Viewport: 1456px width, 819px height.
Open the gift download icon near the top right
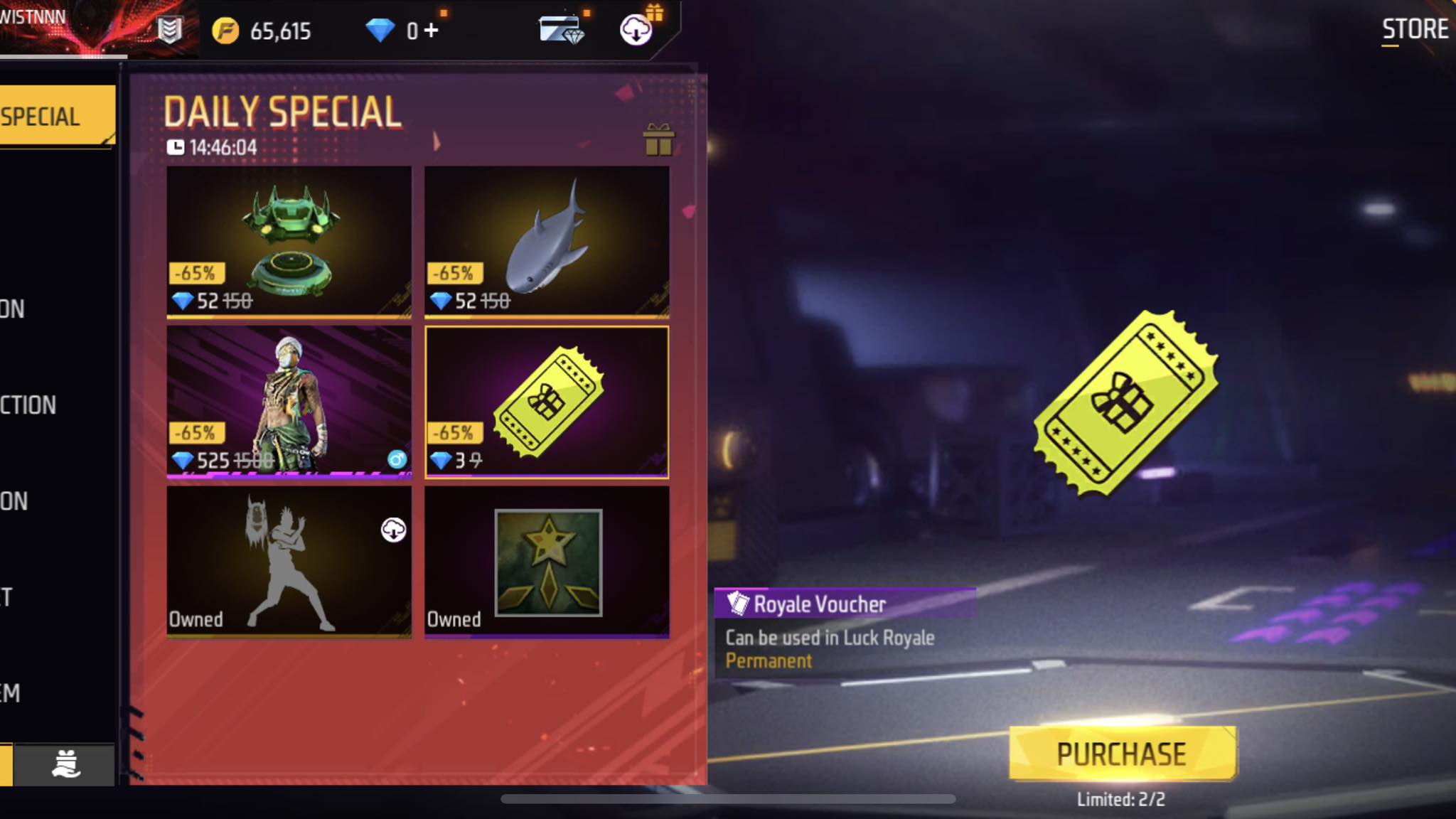(x=638, y=31)
